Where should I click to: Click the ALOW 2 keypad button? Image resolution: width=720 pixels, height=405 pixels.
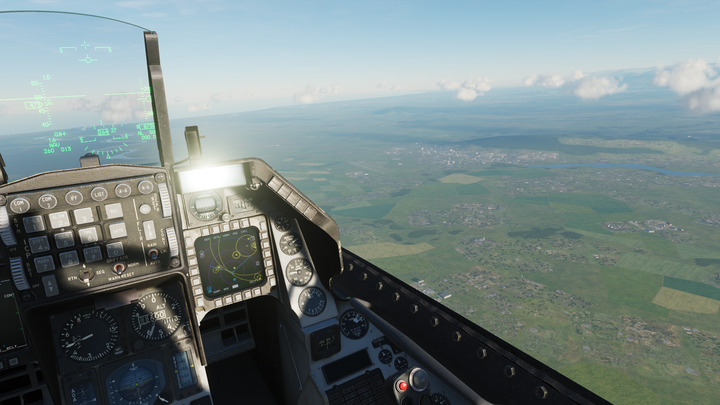59,219
